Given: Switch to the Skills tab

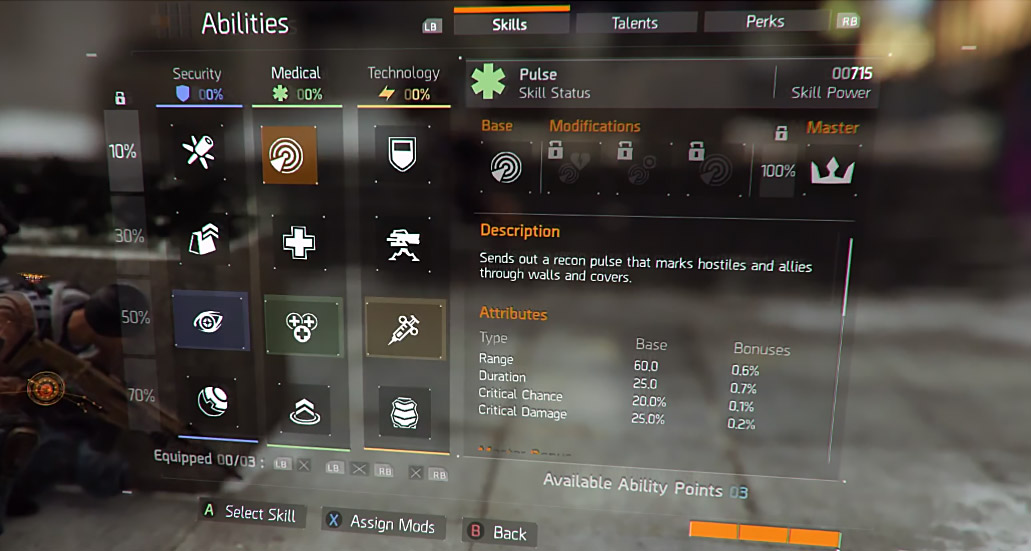Looking at the screenshot, I should [x=510, y=24].
